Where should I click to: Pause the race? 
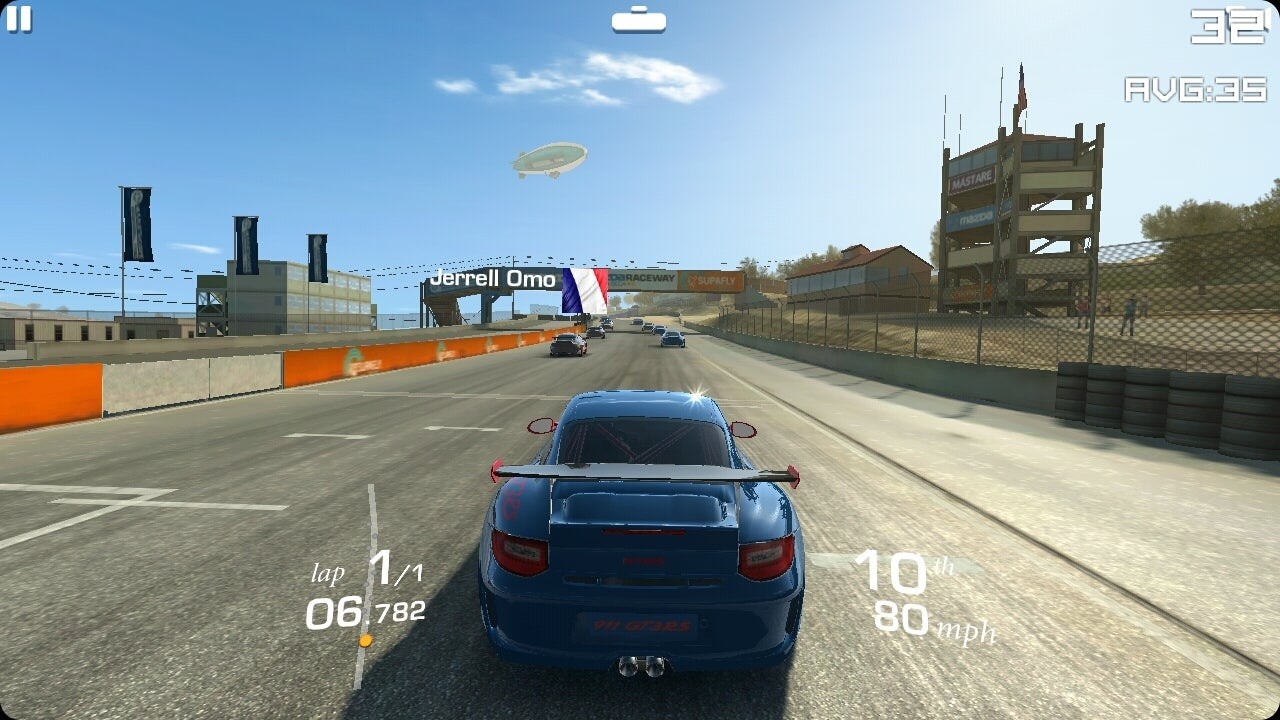[x=19, y=18]
